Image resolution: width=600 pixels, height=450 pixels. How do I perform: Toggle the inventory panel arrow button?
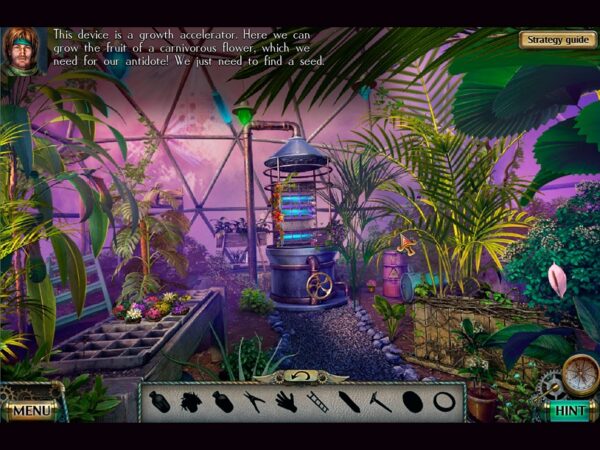(x=301, y=376)
